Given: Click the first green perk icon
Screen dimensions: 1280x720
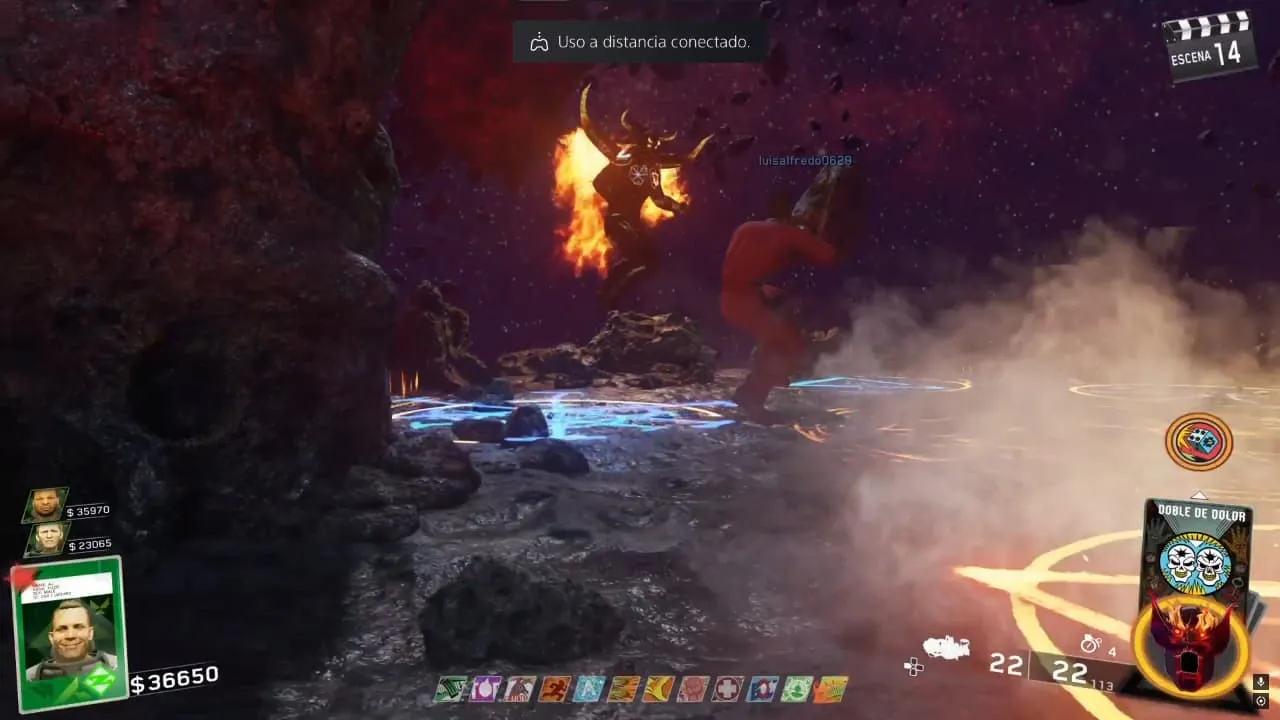Looking at the screenshot, I should (451, 689).
